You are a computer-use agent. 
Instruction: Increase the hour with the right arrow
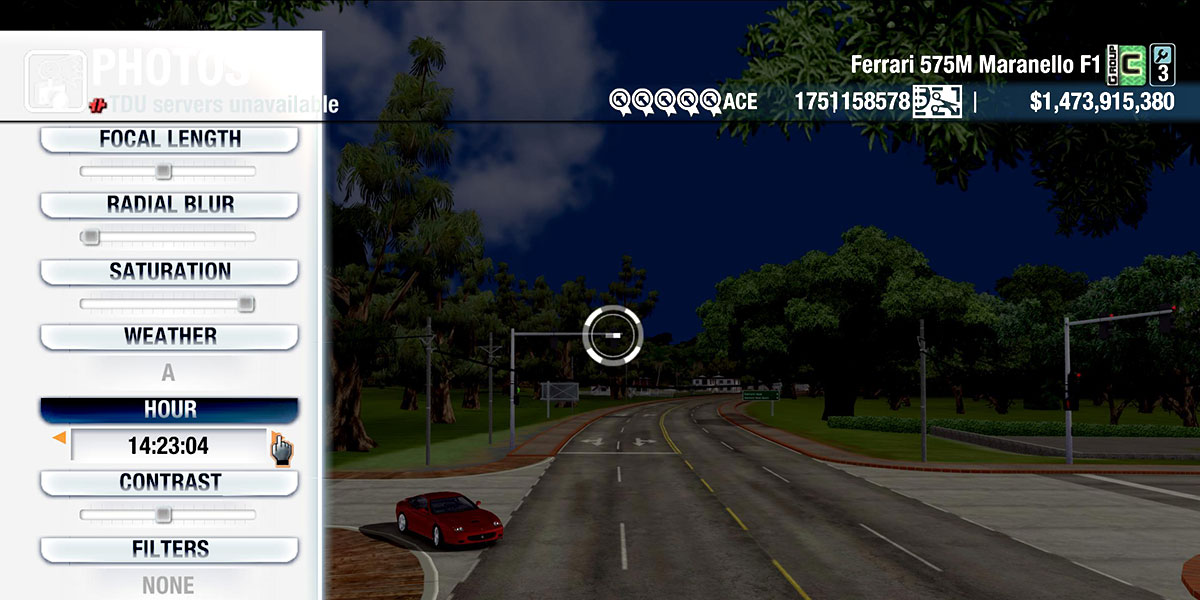click(276, 438)
